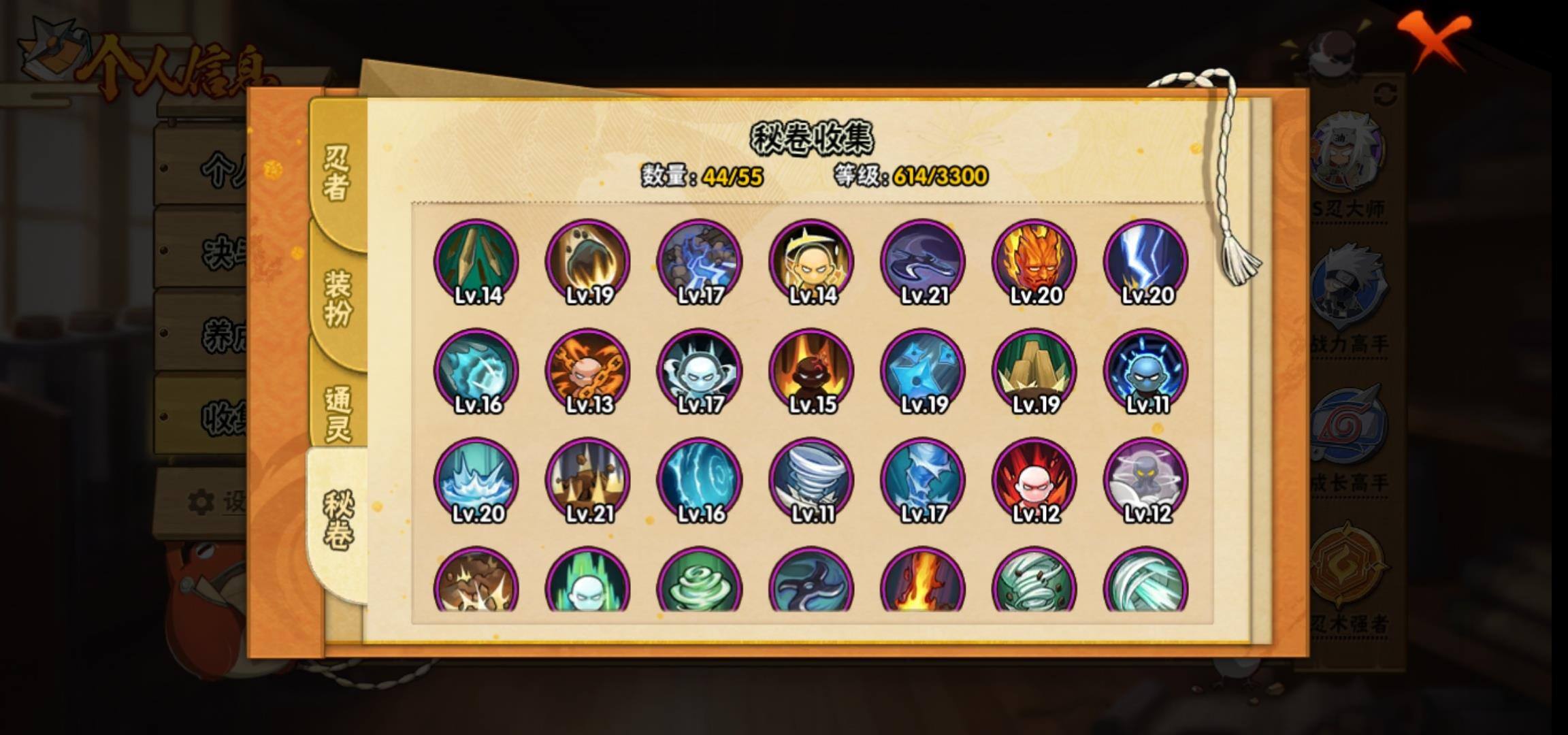The height and width of the screenshot is (735, 1568).
Task: Pick the Lv.21 dark axe blade scroll
Action: (x=923, y=261)
